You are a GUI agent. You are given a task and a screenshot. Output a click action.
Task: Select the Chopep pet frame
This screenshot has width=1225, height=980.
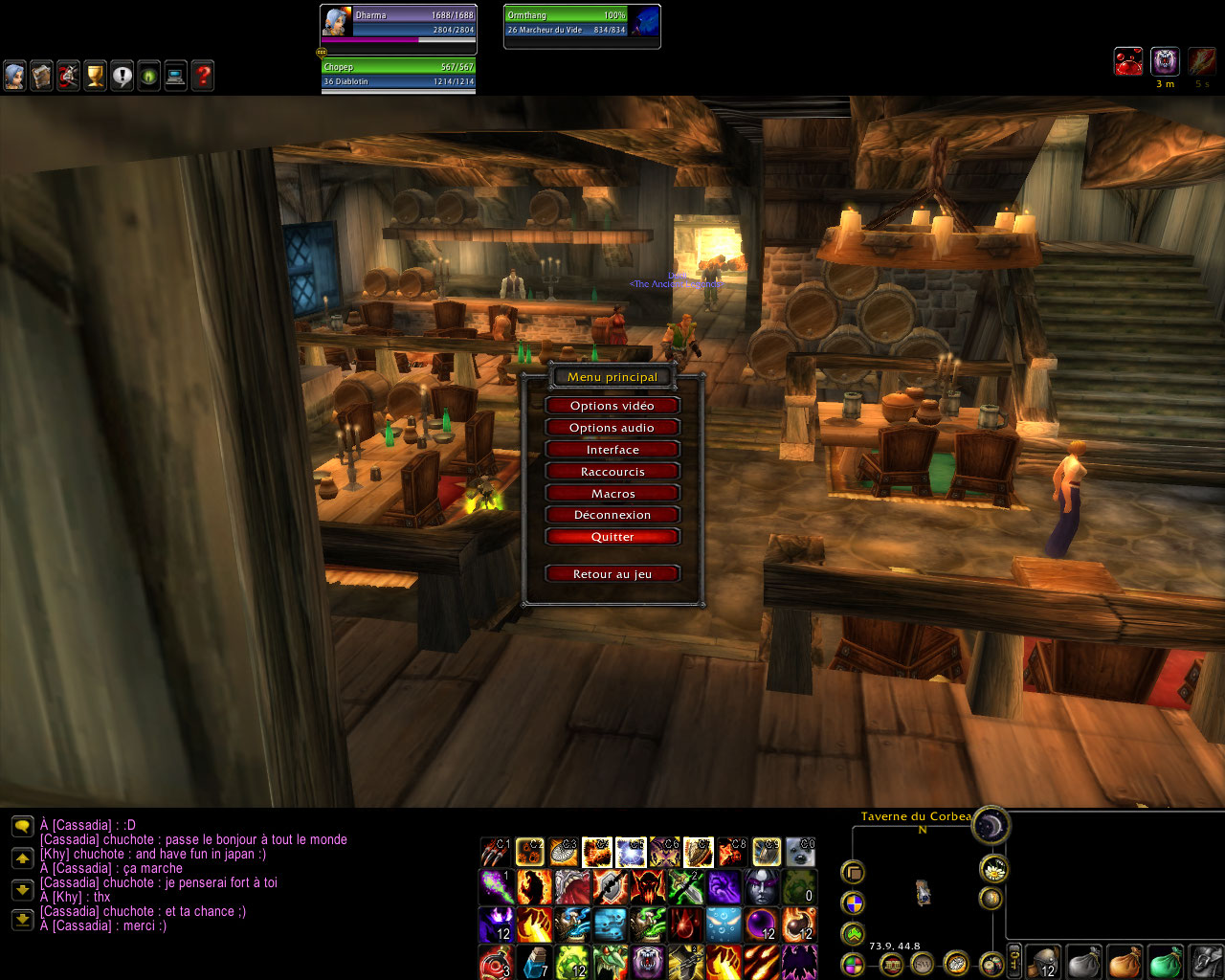pos(398,75)
